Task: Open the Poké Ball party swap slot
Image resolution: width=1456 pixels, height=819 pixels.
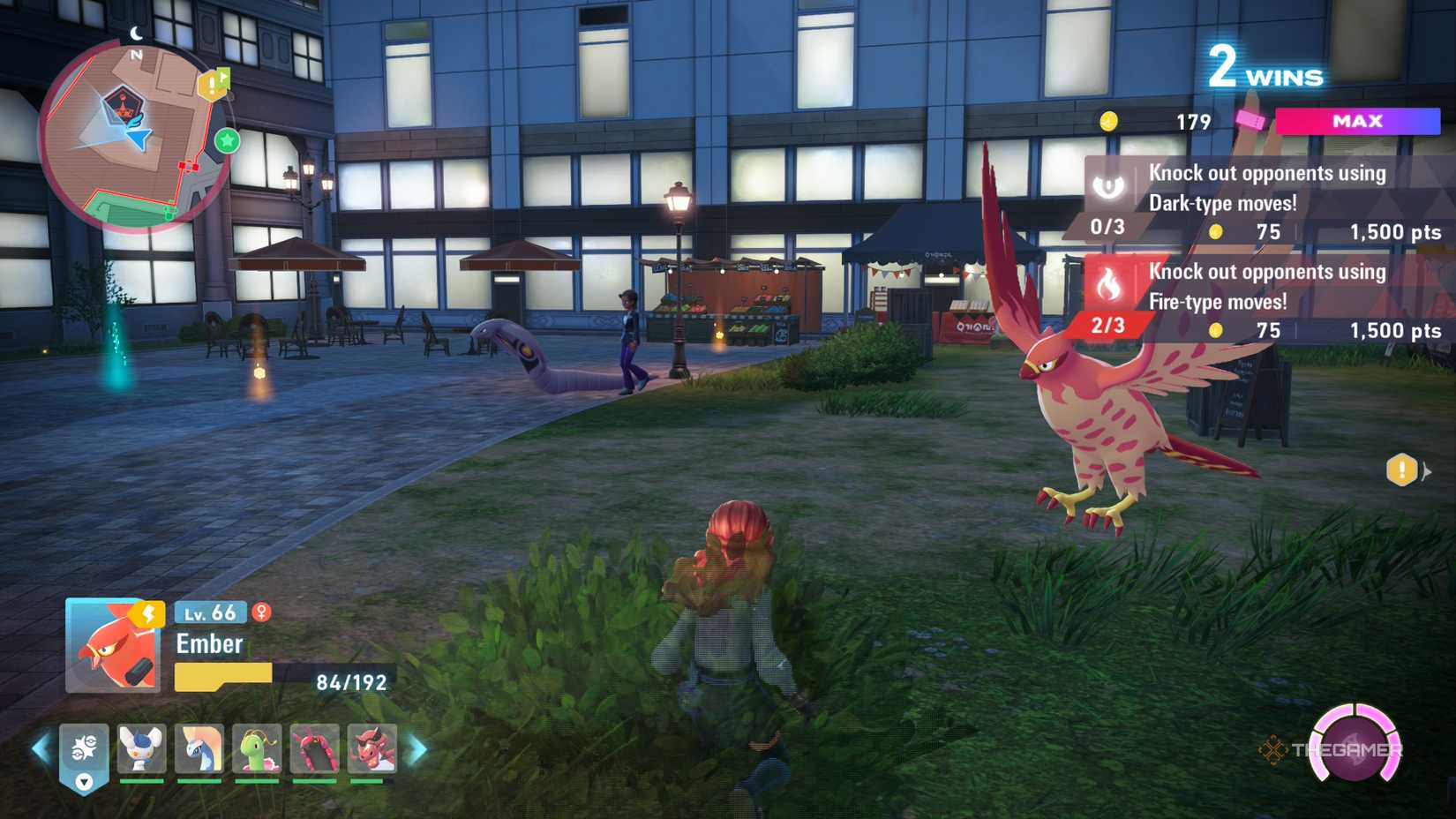Action: pos(84,751)
